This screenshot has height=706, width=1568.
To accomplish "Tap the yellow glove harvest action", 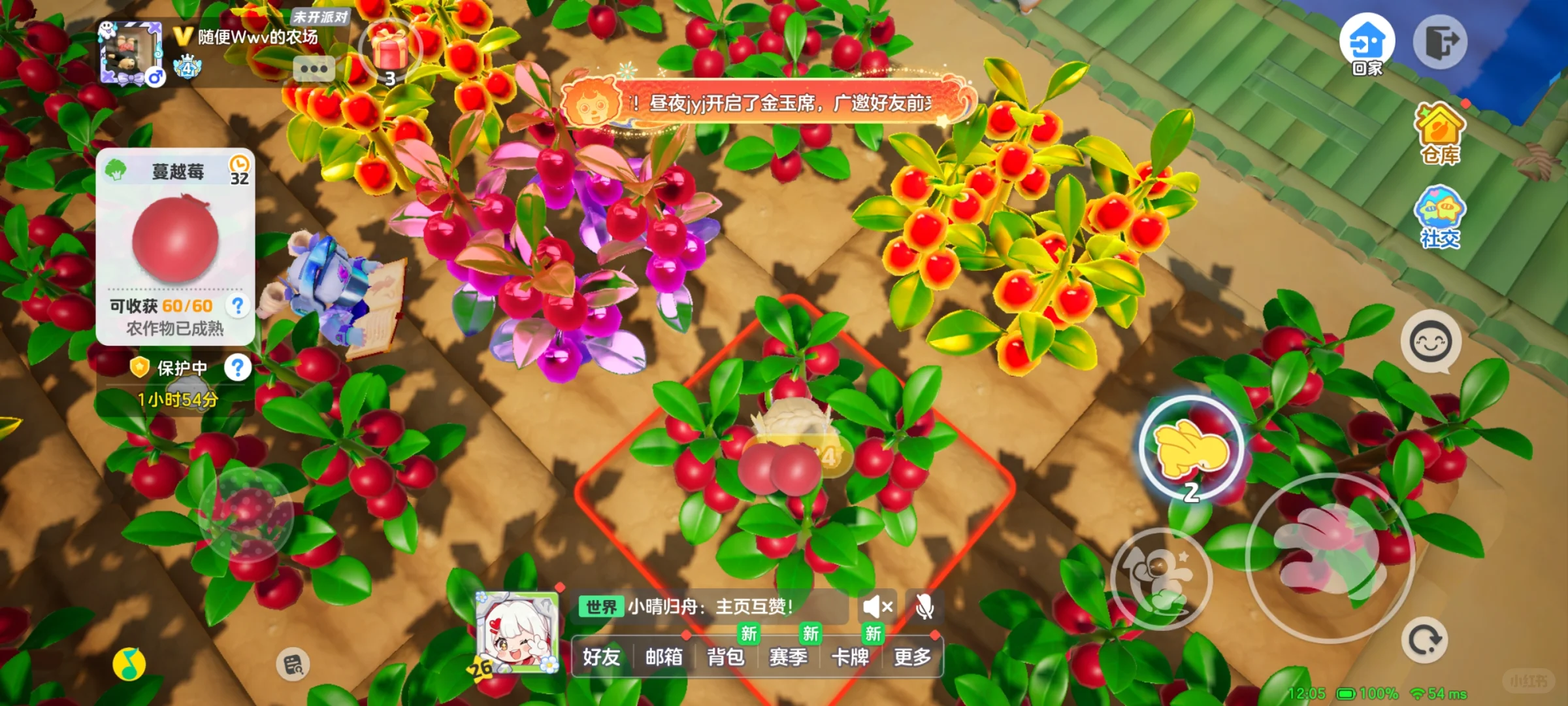I will (x=1192, y=448).
